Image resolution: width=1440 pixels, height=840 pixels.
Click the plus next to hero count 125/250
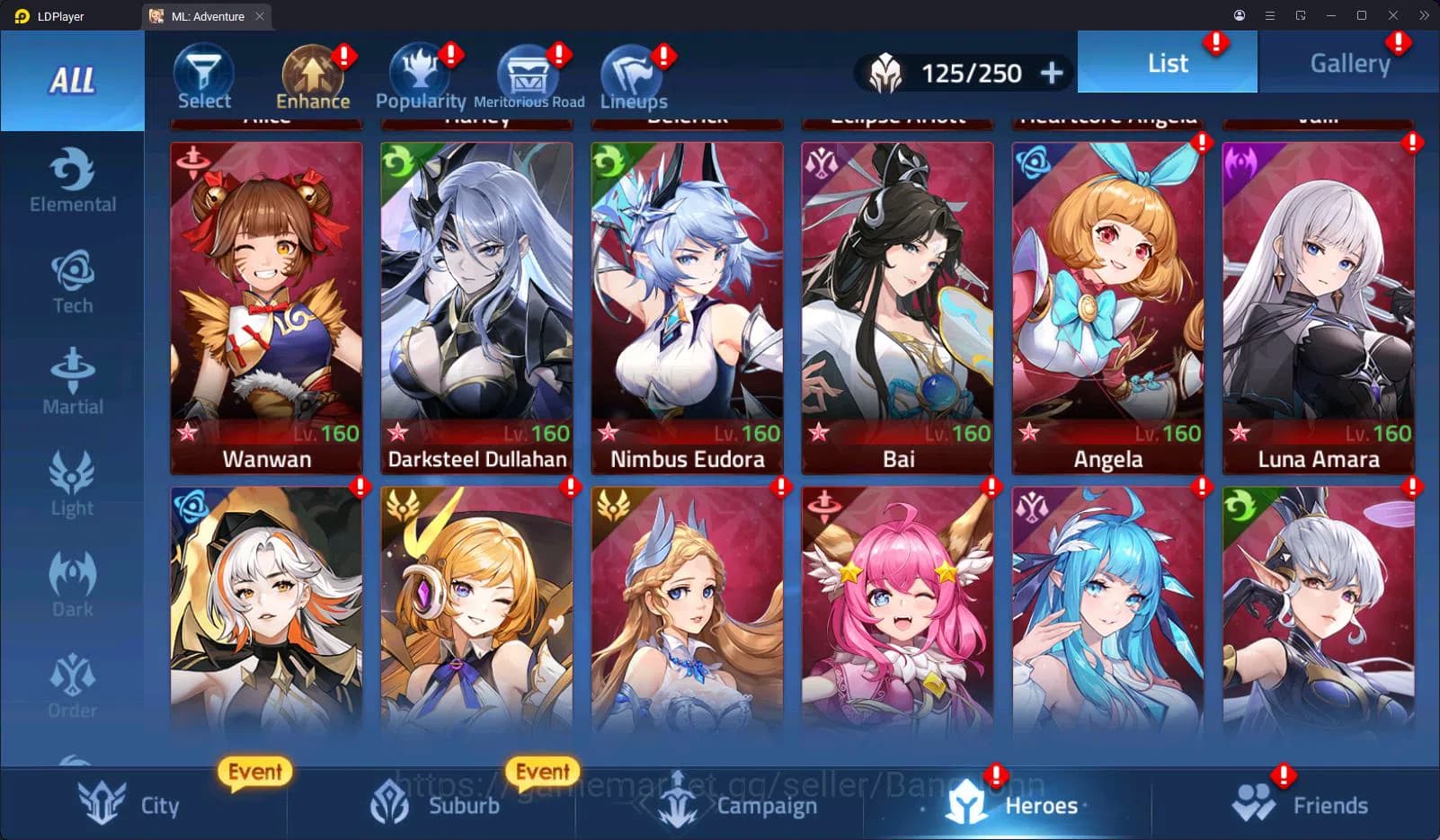coord(1050,73)
